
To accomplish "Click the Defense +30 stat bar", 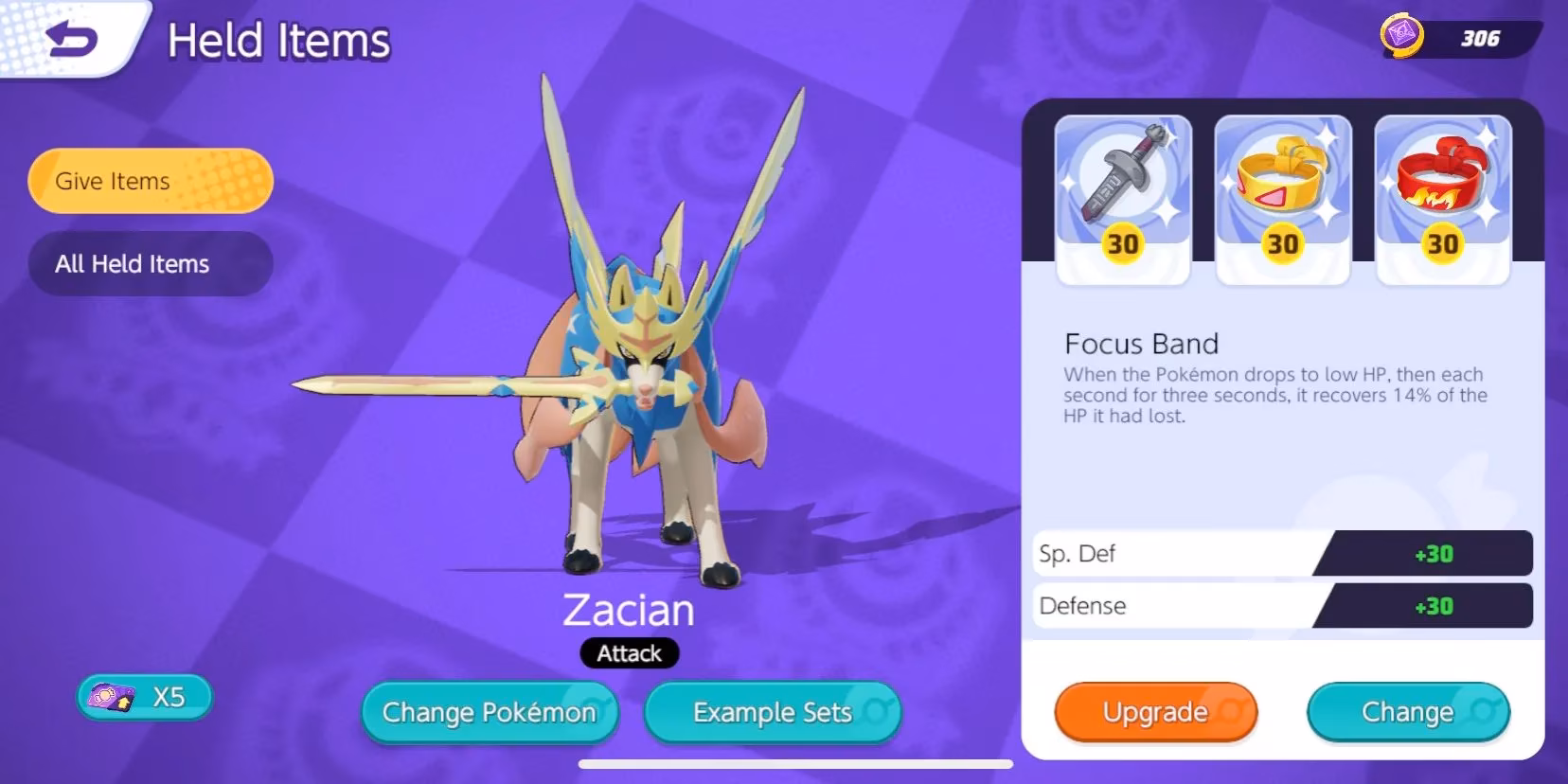I will tap(1278, 606).
